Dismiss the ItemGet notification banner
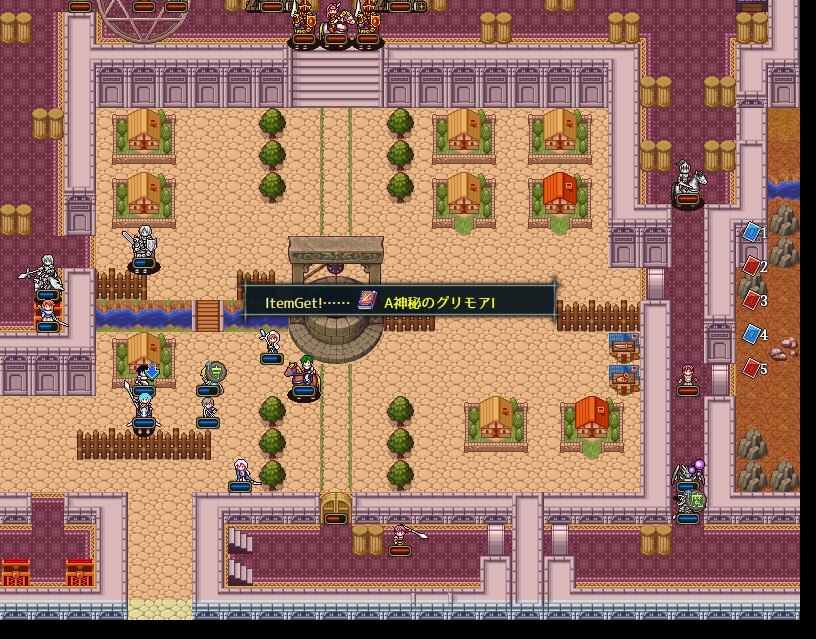The height and width of the screenshot is (639, 816). (400, 301)
